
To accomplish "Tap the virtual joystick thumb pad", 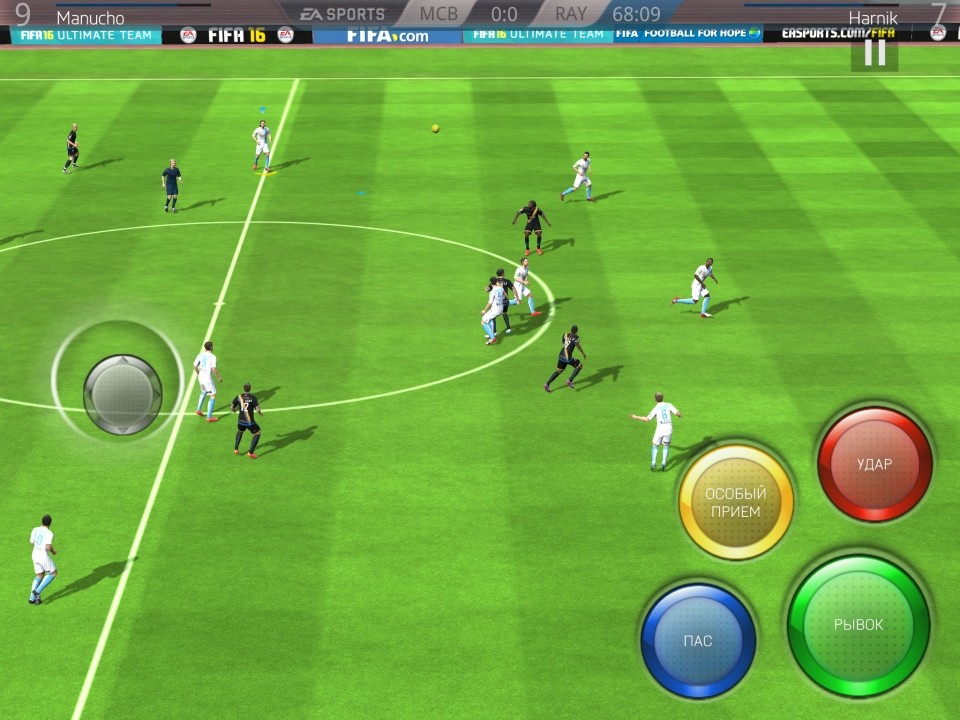I will tap(122, 394).
